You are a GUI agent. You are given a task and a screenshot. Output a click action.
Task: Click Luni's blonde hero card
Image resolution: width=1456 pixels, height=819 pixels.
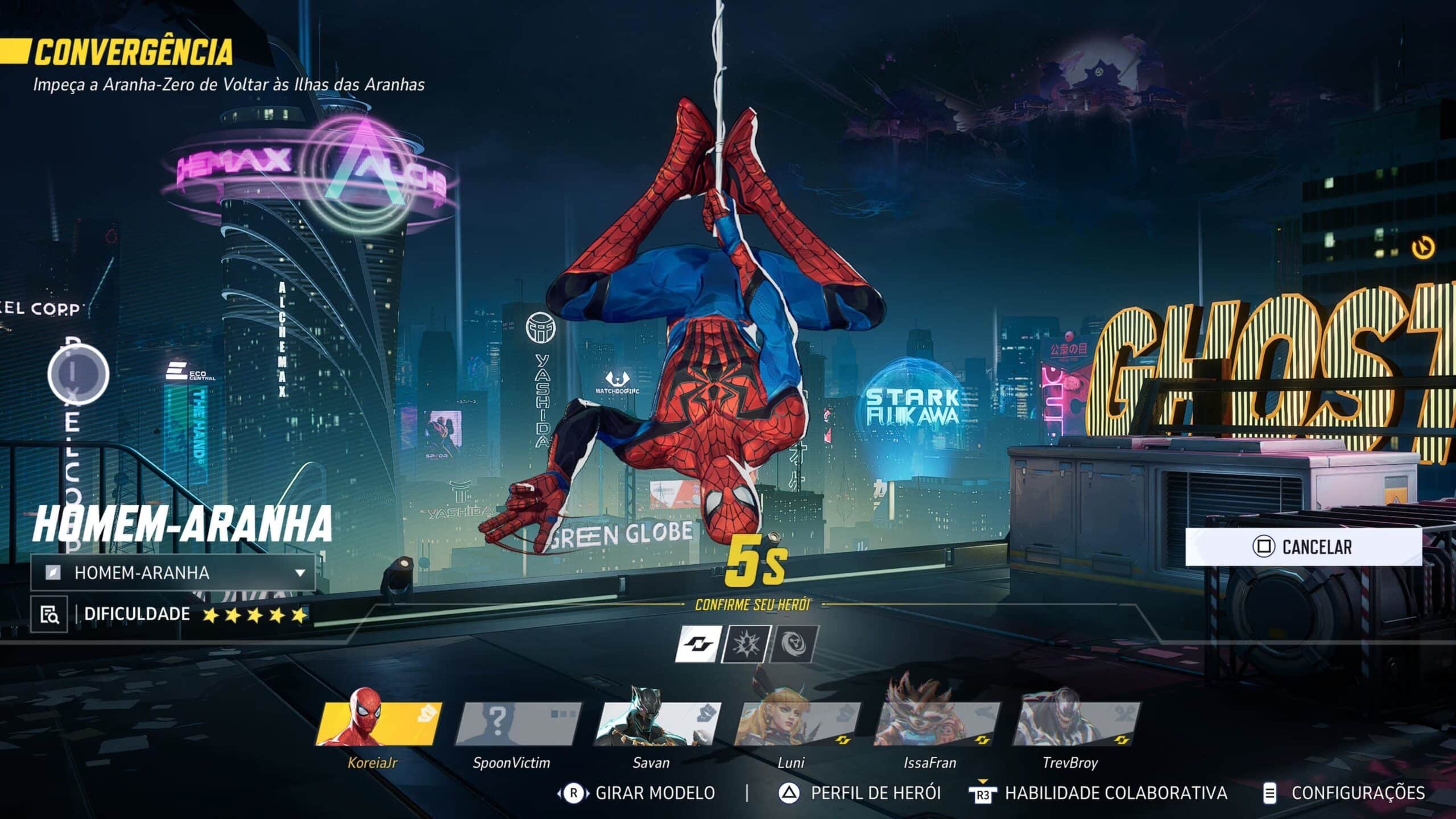796,723
